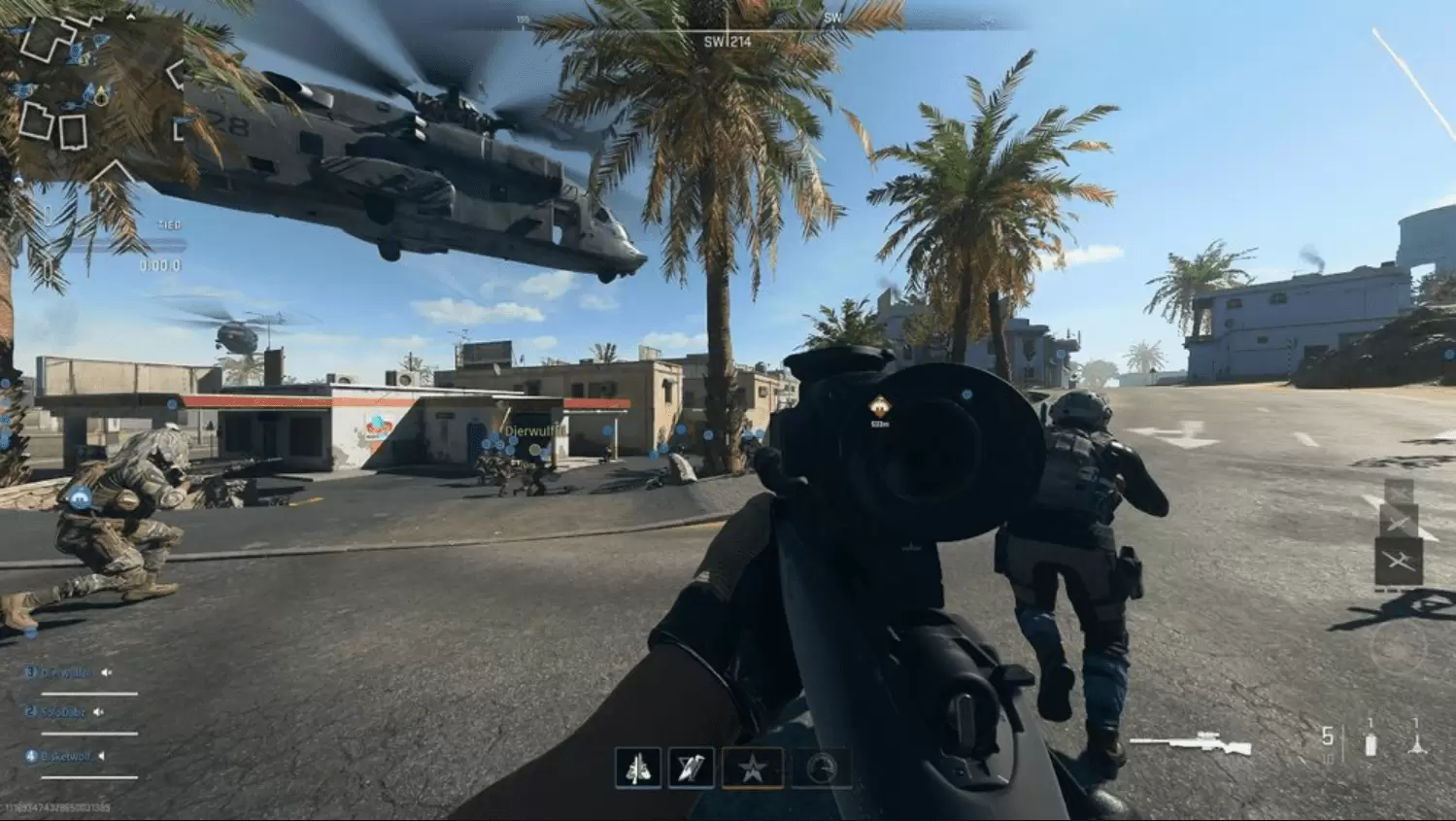Mute Djerwulf using his speaker icon
Screen dimensions: 1456x821
[106, 672]
